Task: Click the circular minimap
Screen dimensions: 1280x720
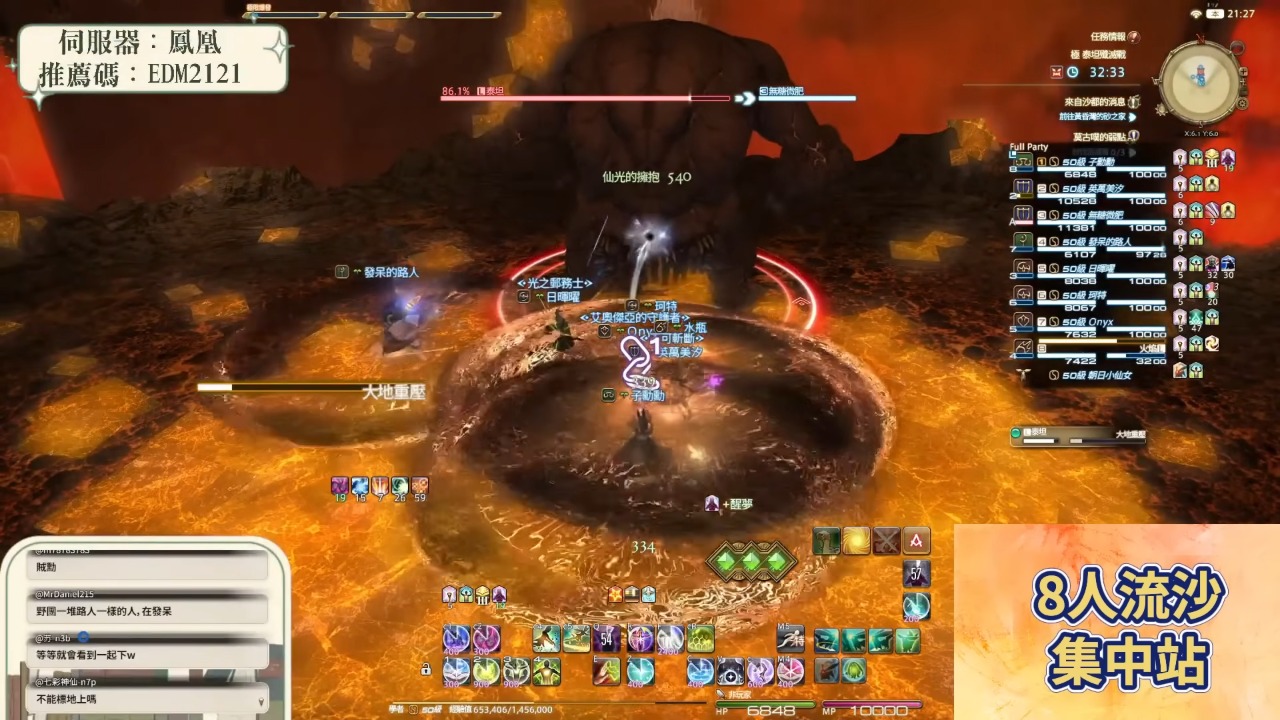Action: 1201,82
